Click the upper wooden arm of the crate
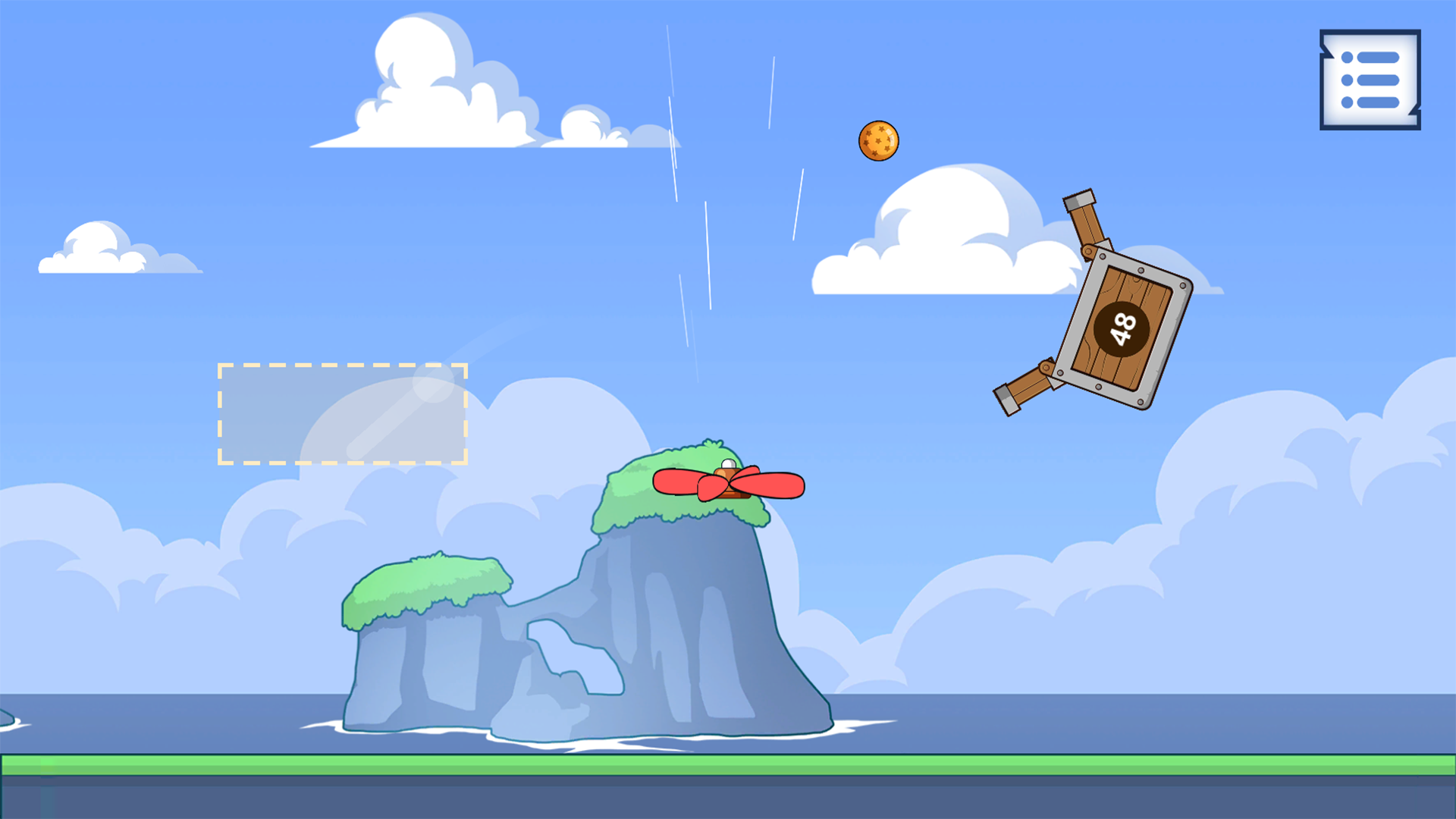 tap(1084, 224)
